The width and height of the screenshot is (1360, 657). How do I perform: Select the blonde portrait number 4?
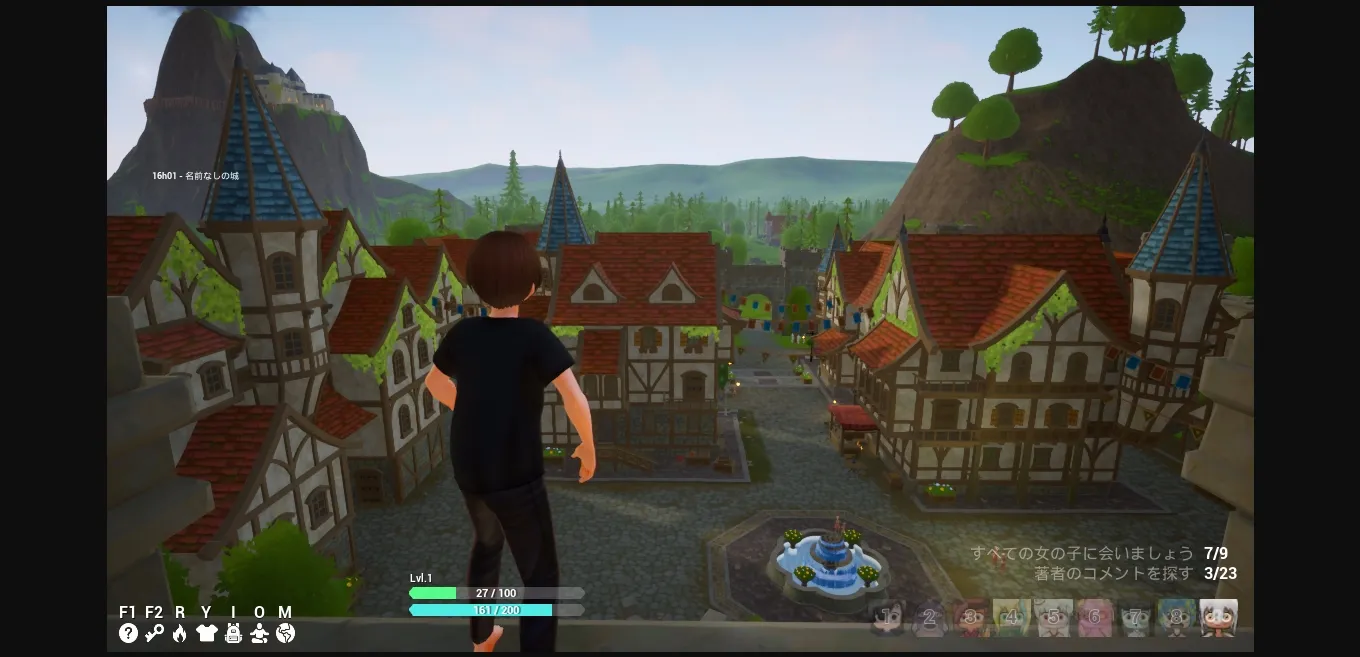1012,618
